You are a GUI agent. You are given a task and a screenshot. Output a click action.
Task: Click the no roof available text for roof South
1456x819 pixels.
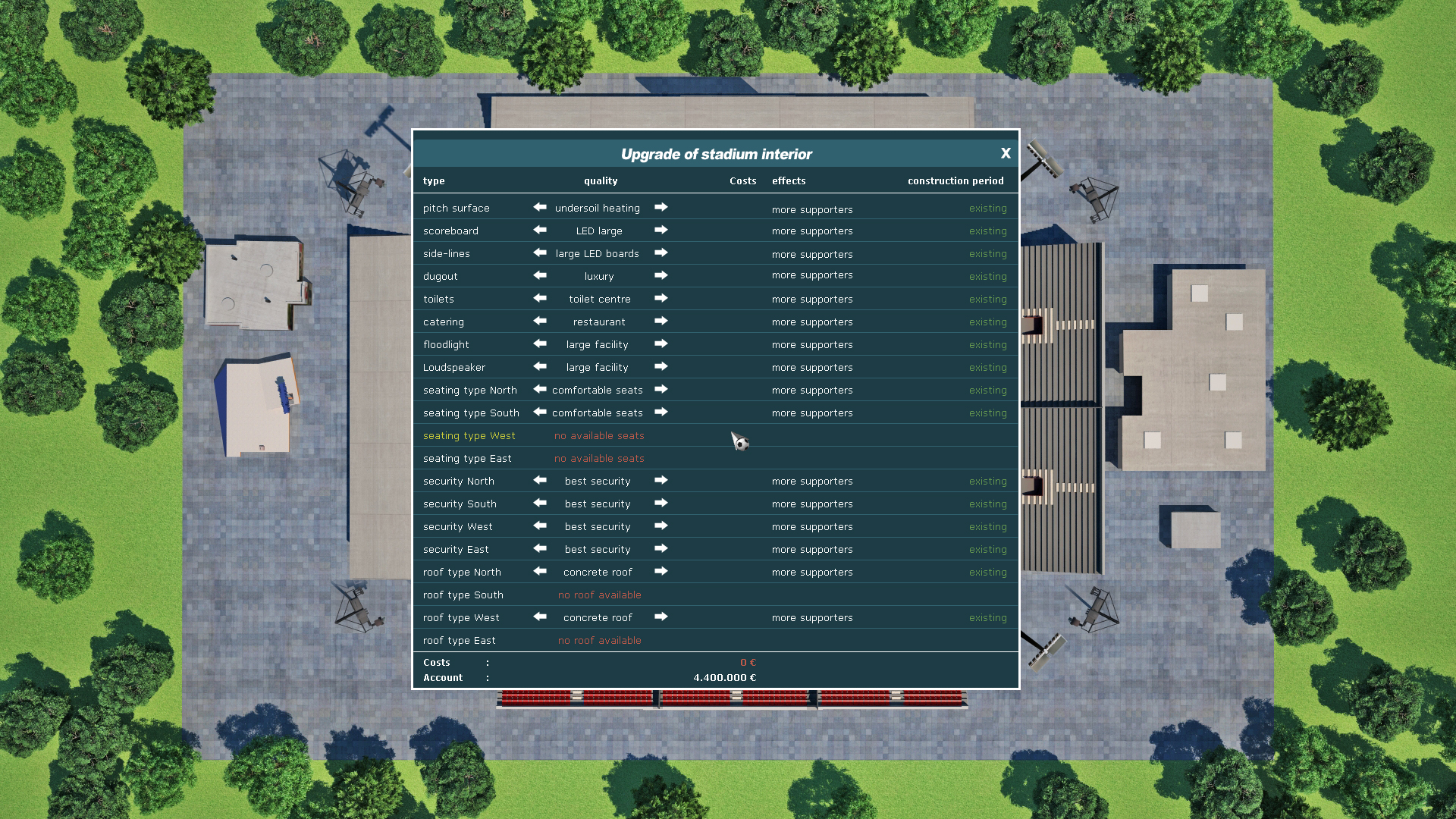click(599, 595)
